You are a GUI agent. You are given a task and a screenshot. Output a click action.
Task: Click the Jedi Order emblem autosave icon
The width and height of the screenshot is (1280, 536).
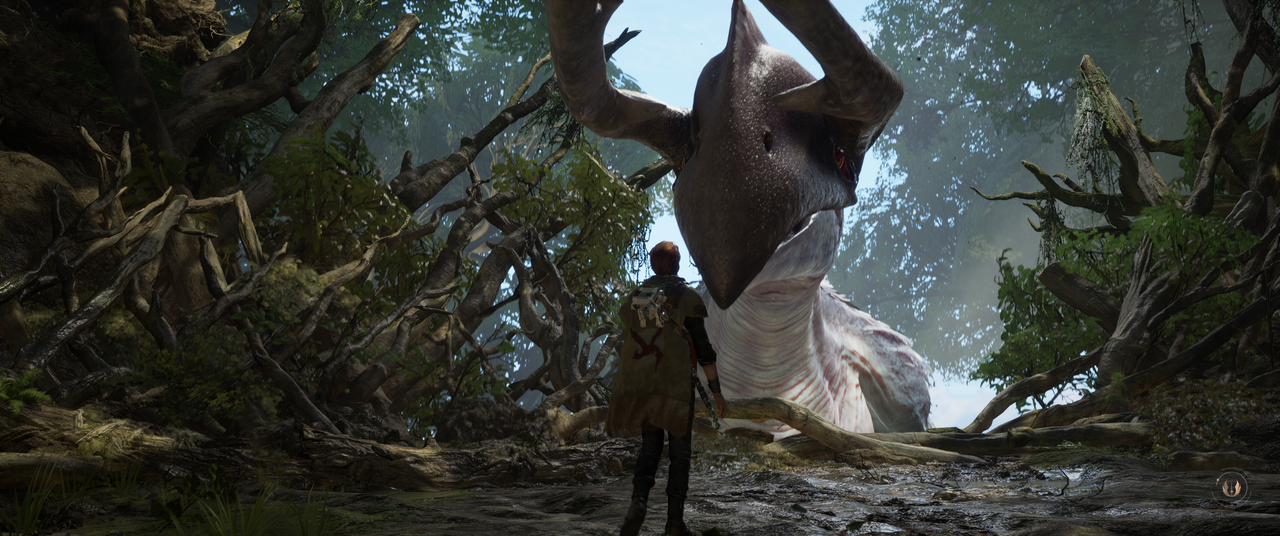[1231, 487]
